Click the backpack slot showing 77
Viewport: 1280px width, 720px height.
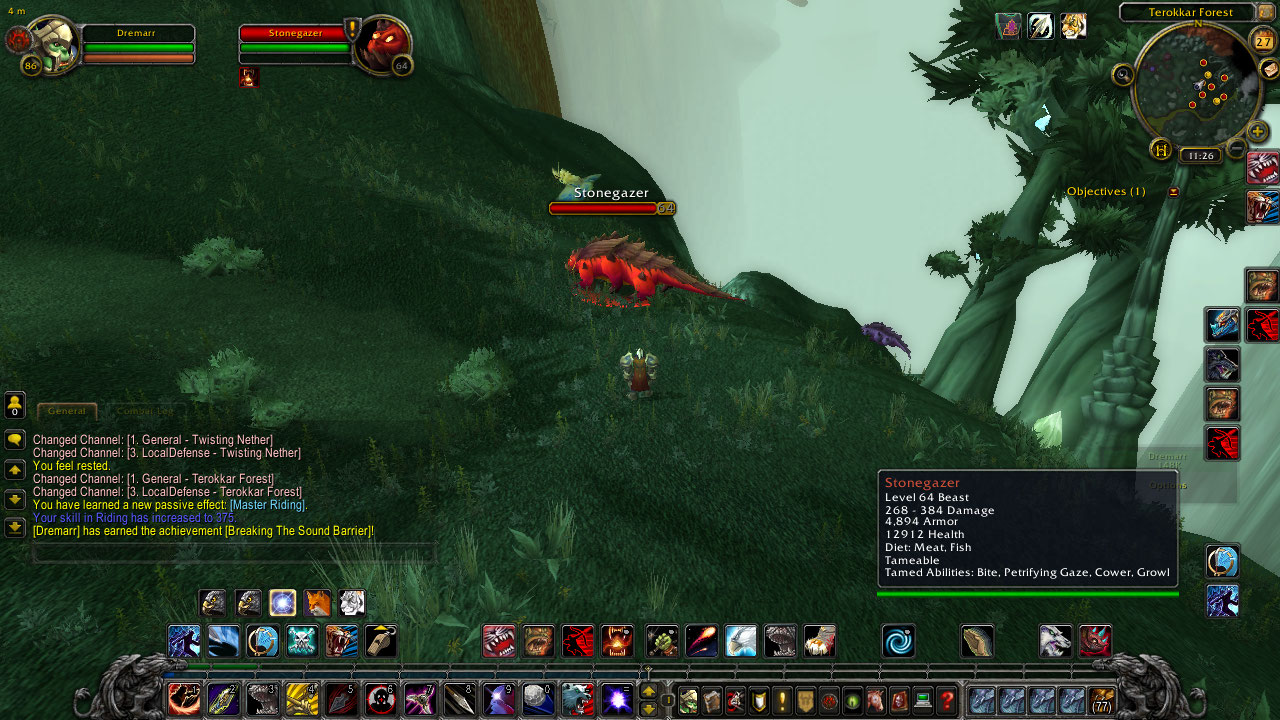click(1103, 701)
